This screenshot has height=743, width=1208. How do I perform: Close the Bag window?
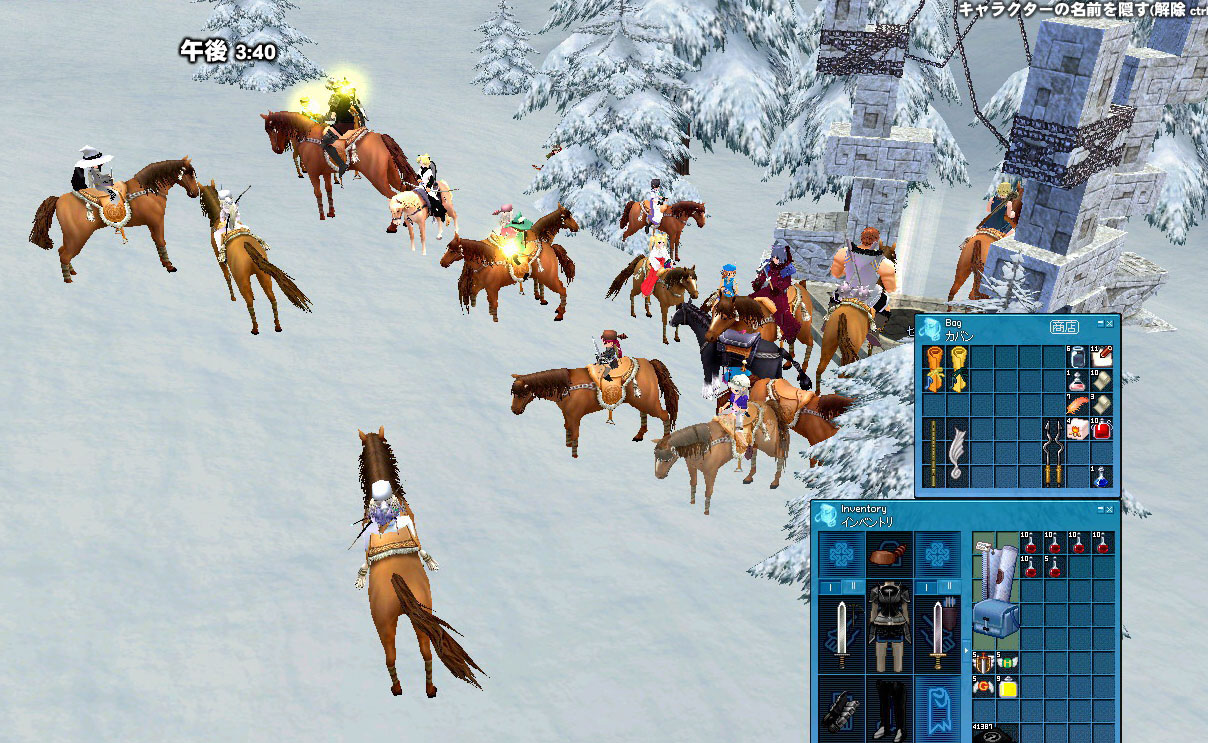pyautogui.click(x=1111, y=324)
